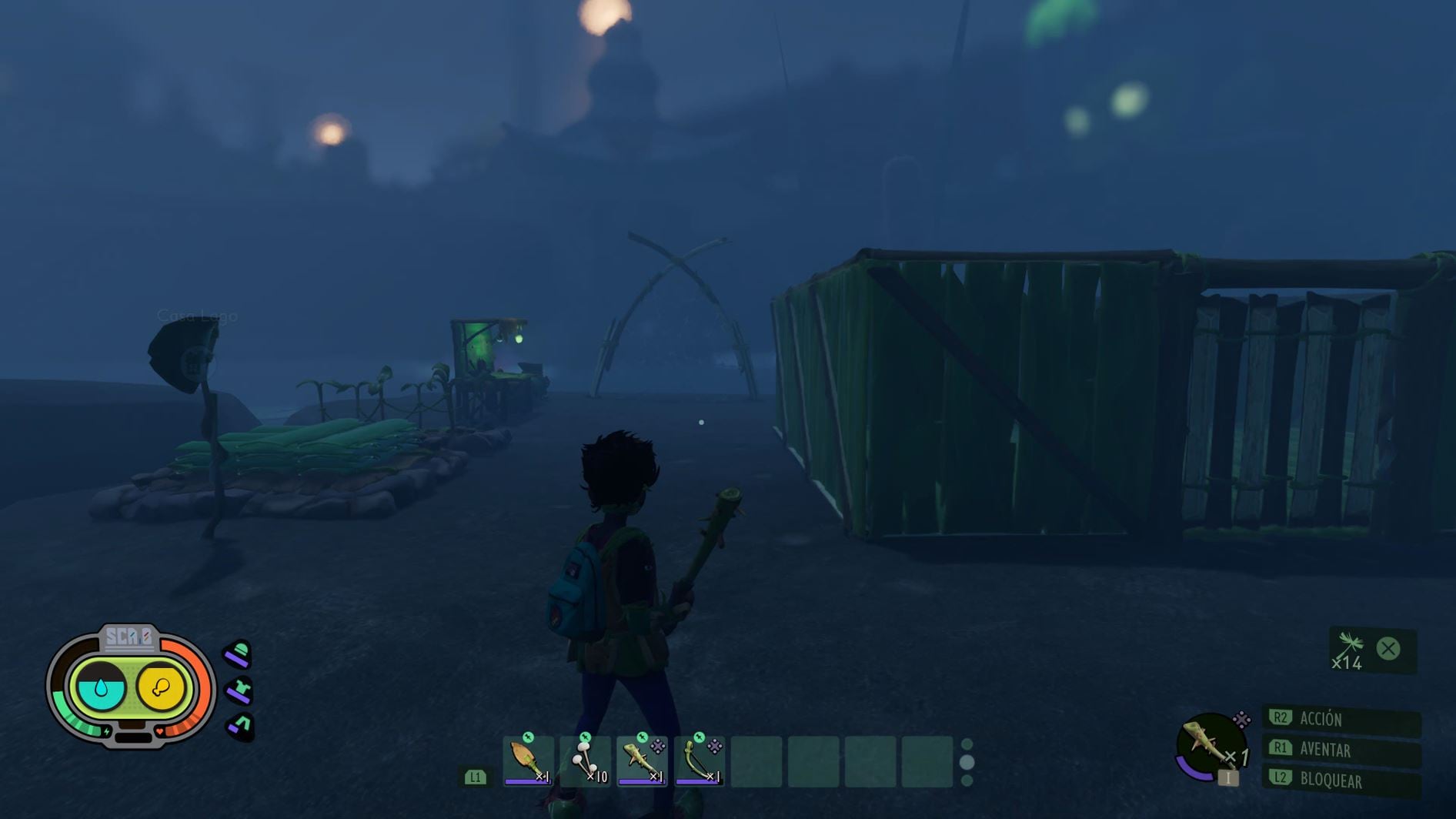Viewport: 1456px width, 819px height.
Task: Choose the spiked club hotbar slot
Action: [x=642, y=761]
